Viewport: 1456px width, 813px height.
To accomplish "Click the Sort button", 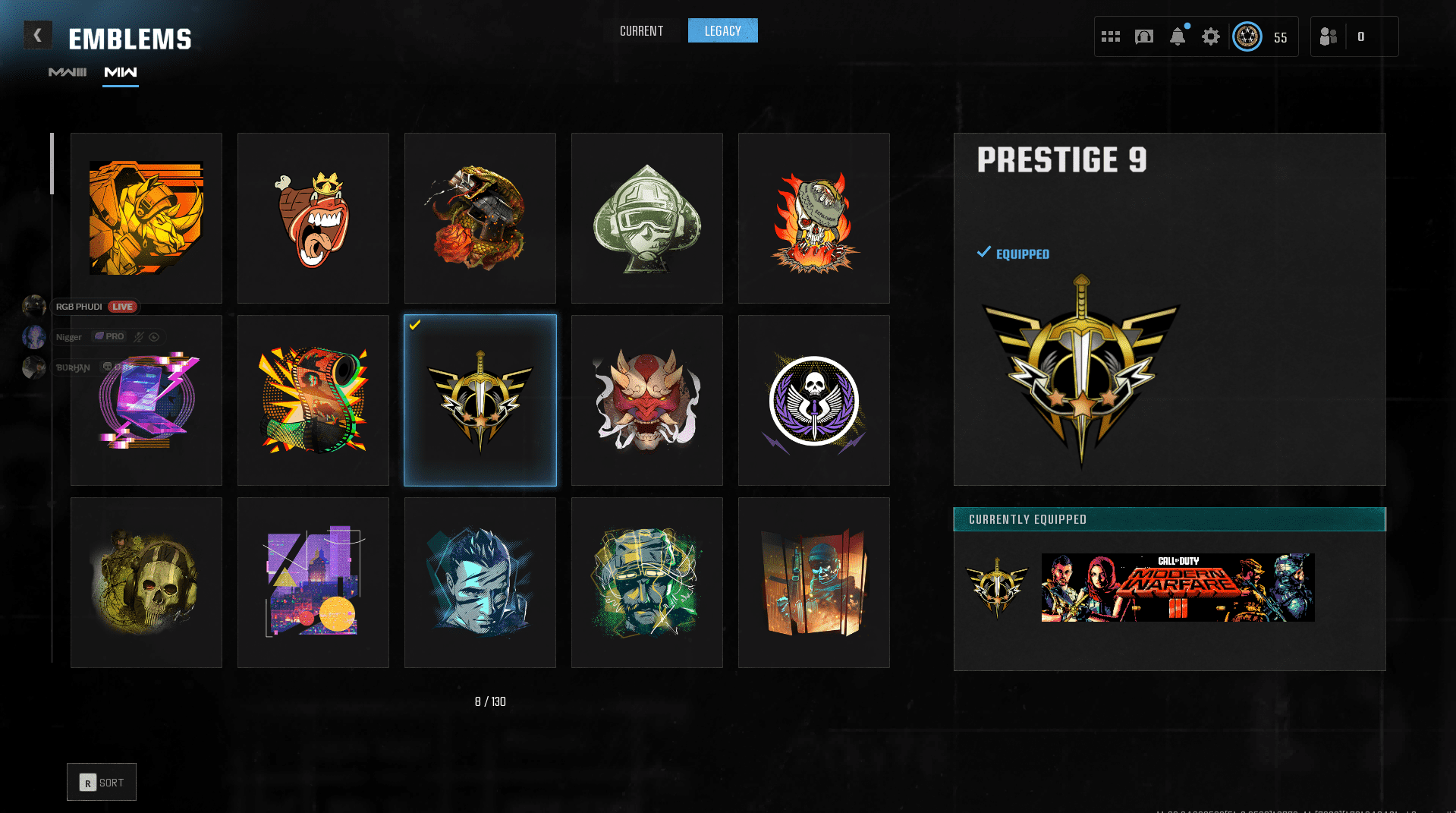I will pyautogui.click(x=102, y=782).
